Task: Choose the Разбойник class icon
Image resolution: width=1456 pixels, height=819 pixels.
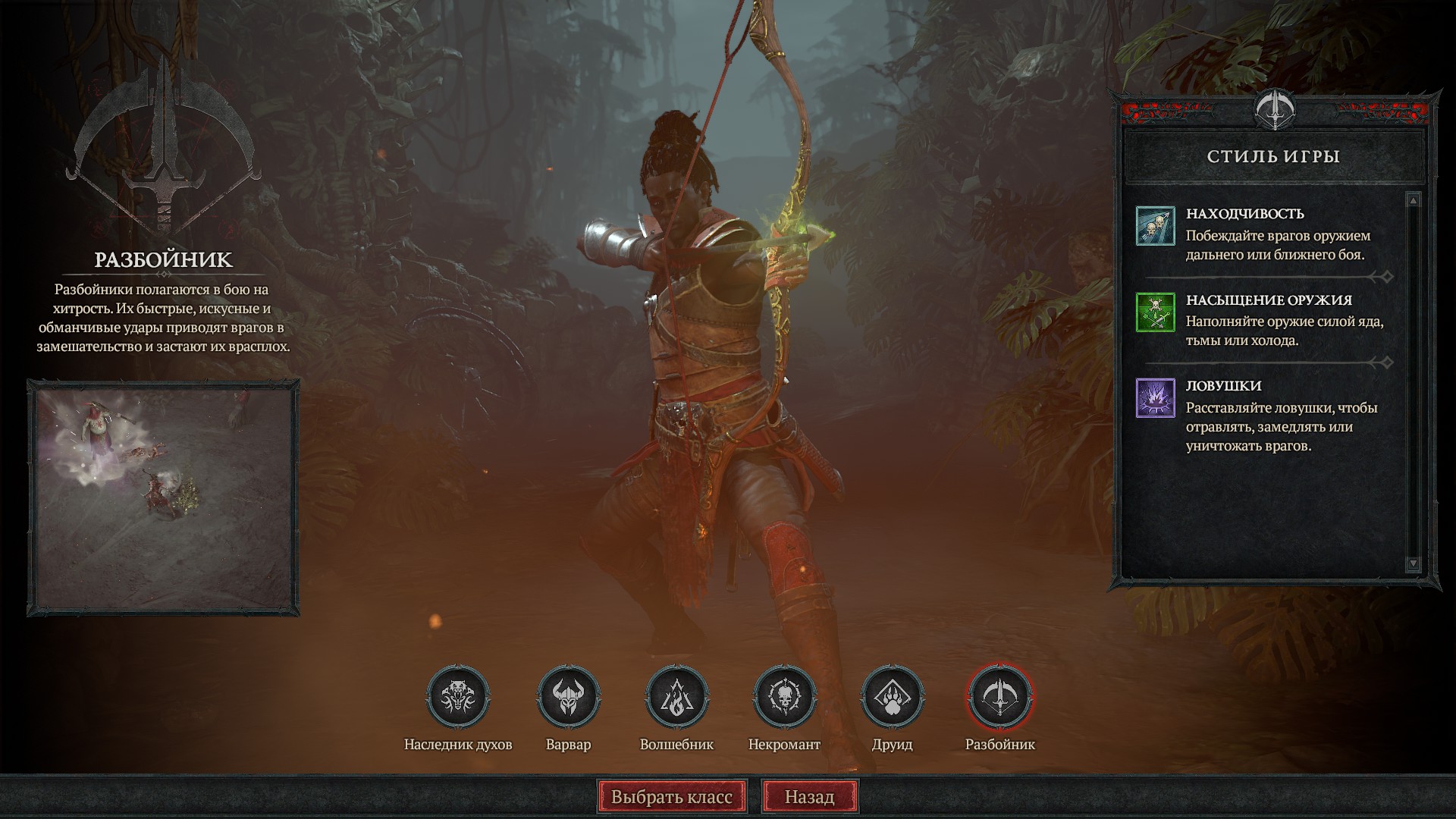Action: click(x=999, y=696)
